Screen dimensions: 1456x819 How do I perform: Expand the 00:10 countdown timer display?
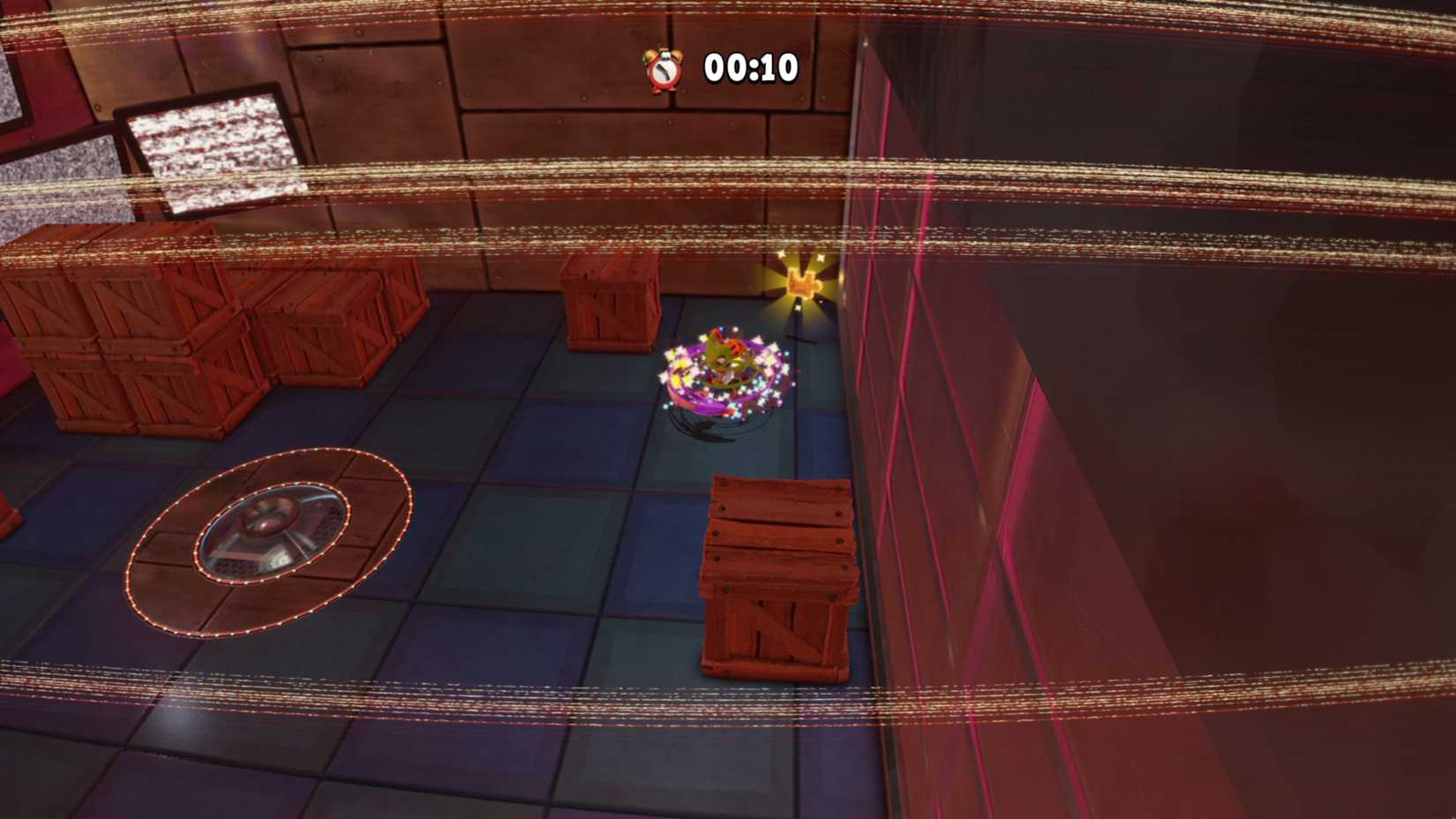click(748, 65)
